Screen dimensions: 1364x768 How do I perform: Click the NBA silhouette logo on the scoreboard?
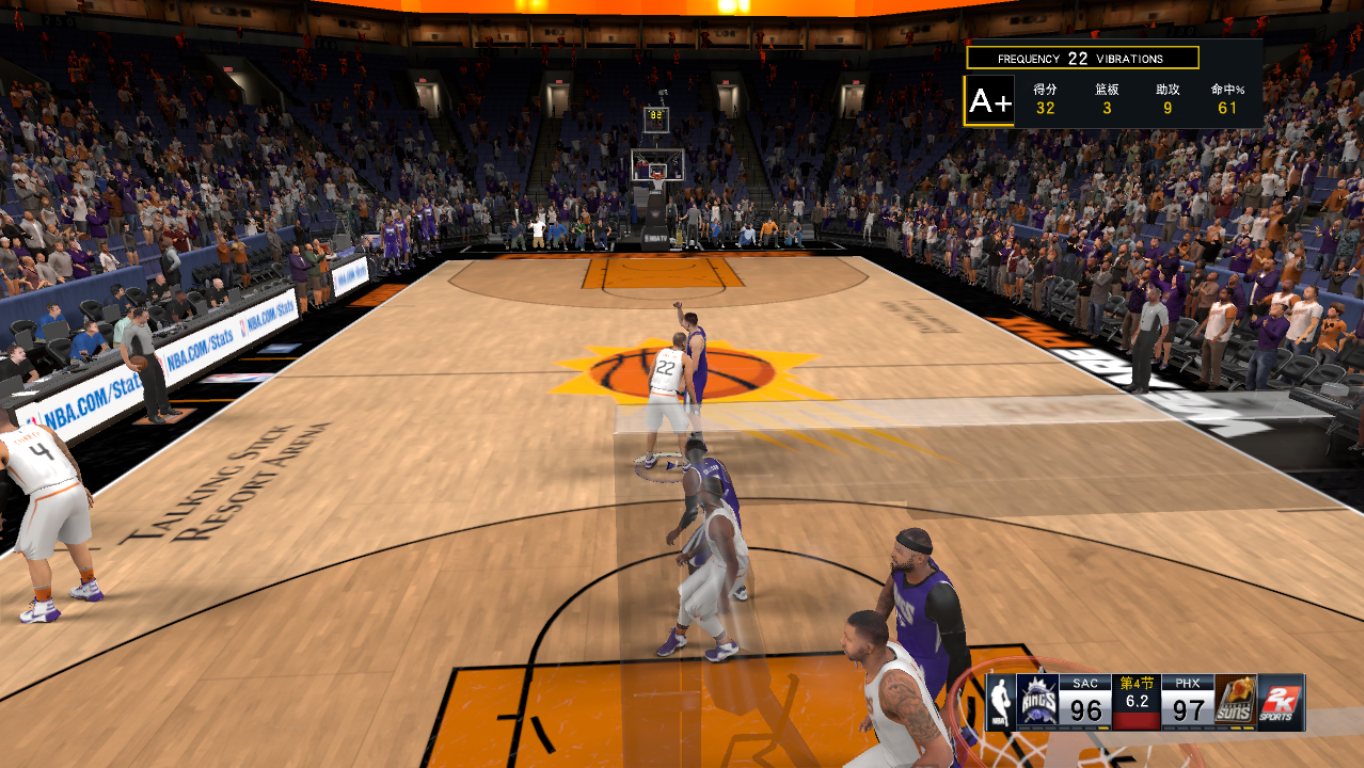click(x=999, y=700)
